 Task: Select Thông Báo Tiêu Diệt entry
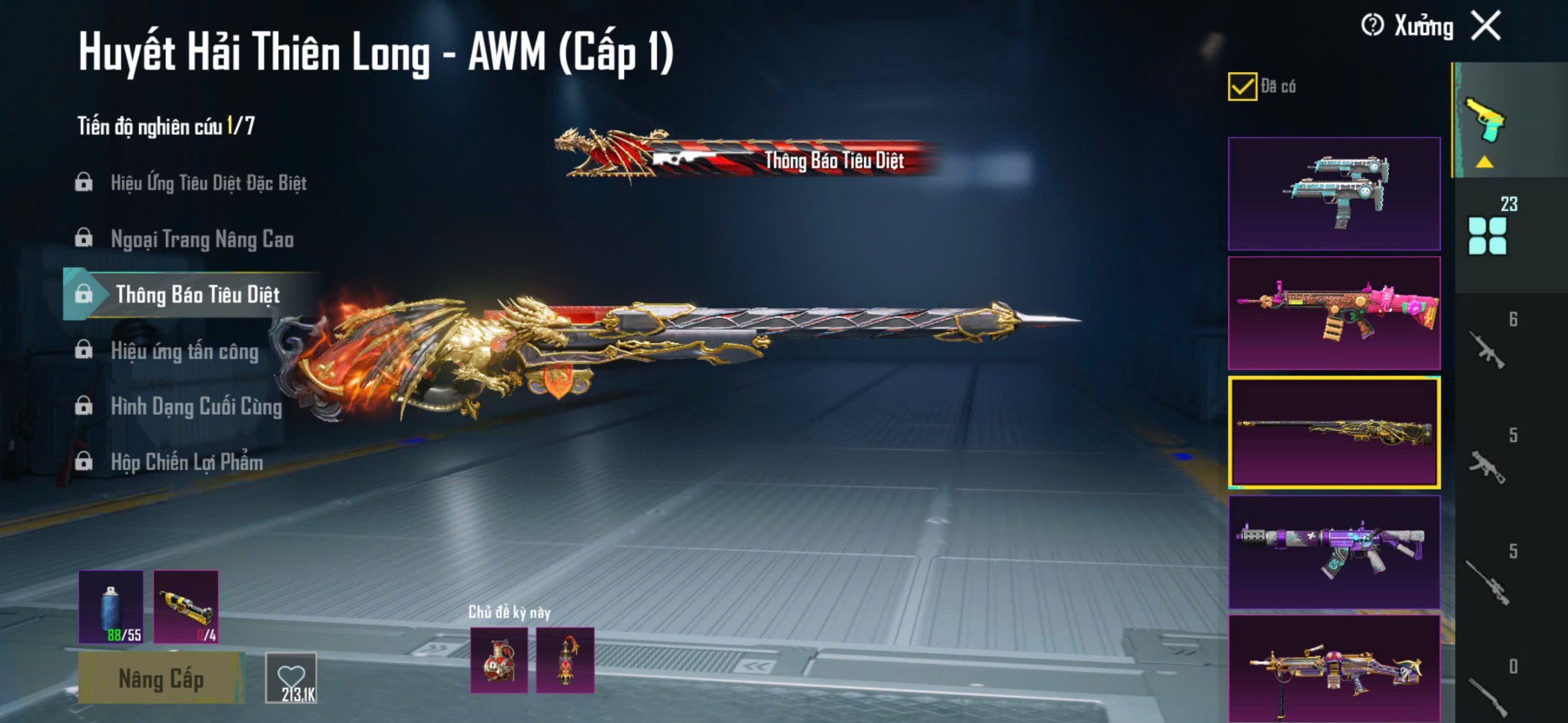tap(197, 294)
